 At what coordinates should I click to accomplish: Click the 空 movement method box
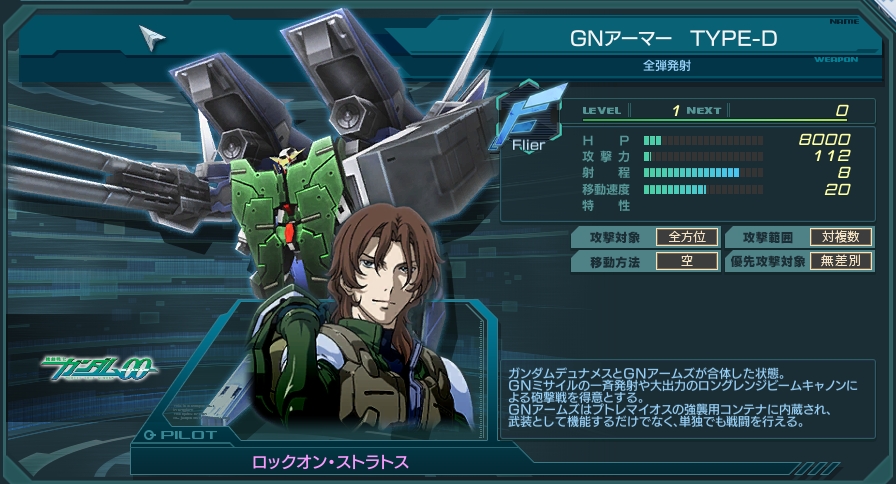(x=687, y=262)
